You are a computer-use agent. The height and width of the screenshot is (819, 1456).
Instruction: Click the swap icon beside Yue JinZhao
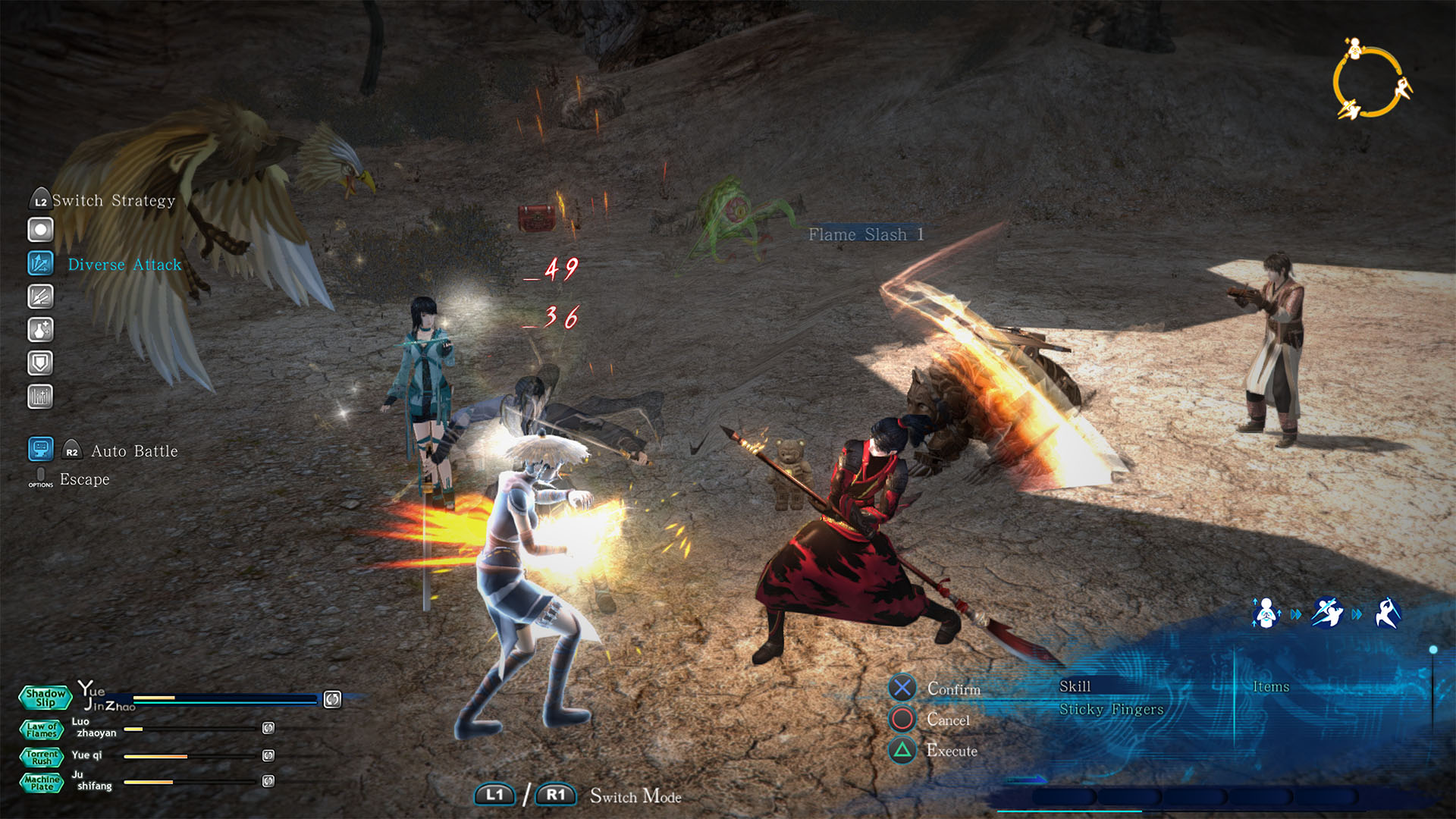[332, 699]
